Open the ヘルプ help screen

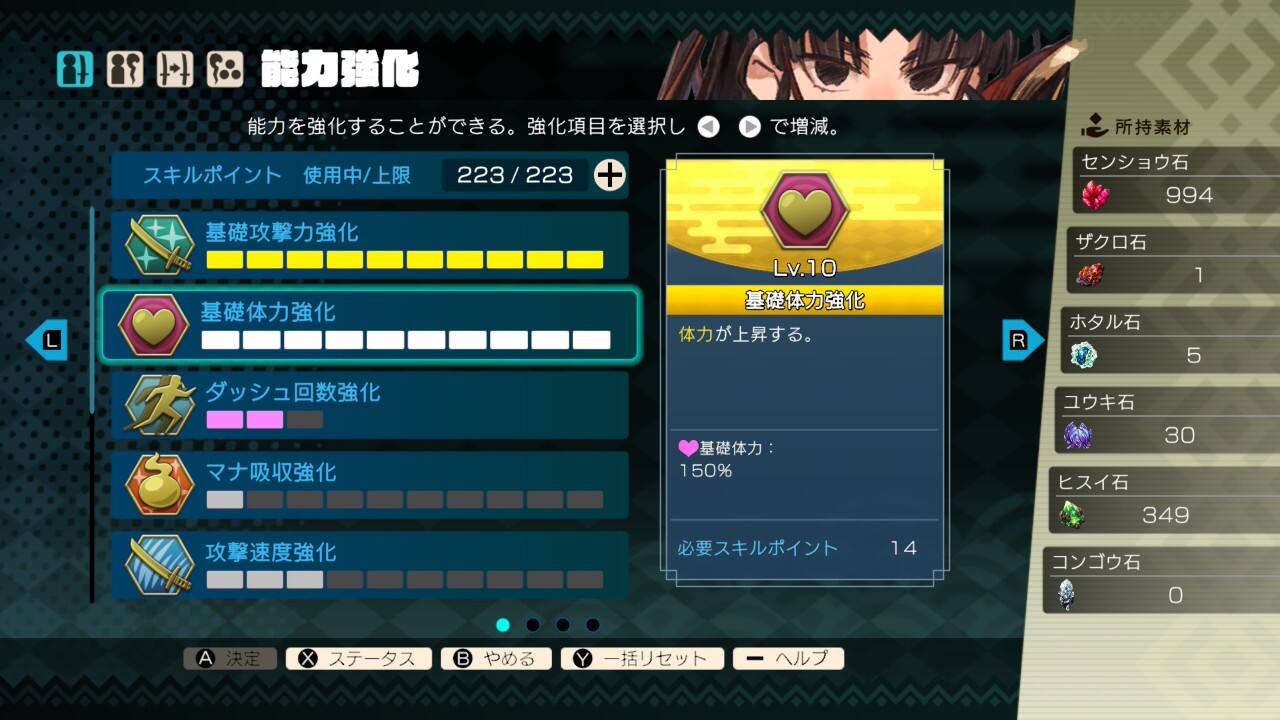(x=788, y=658)
